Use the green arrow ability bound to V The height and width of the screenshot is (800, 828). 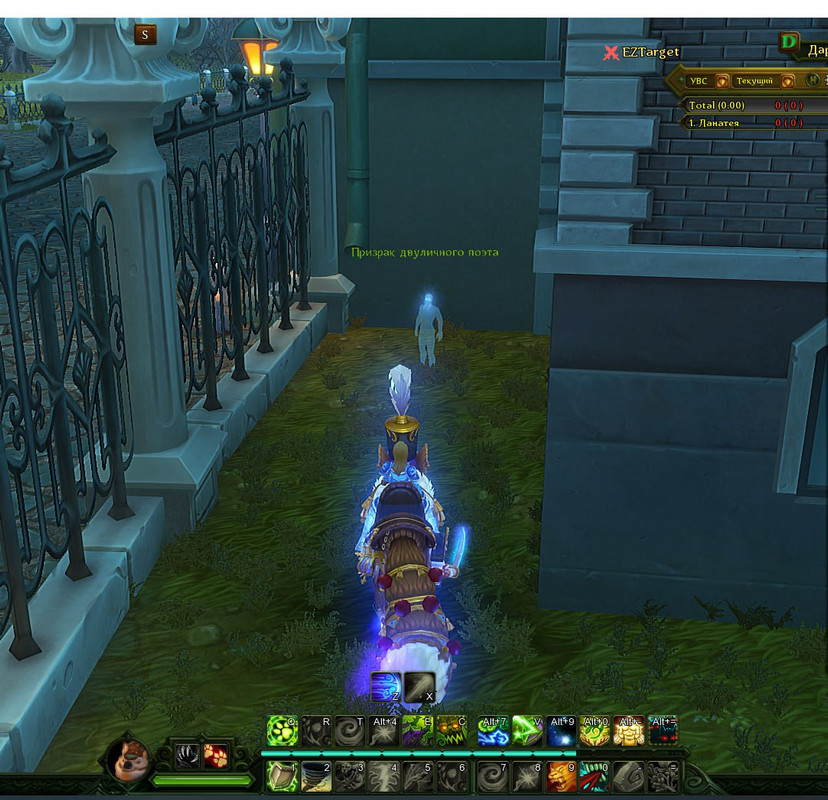(527, 731)
